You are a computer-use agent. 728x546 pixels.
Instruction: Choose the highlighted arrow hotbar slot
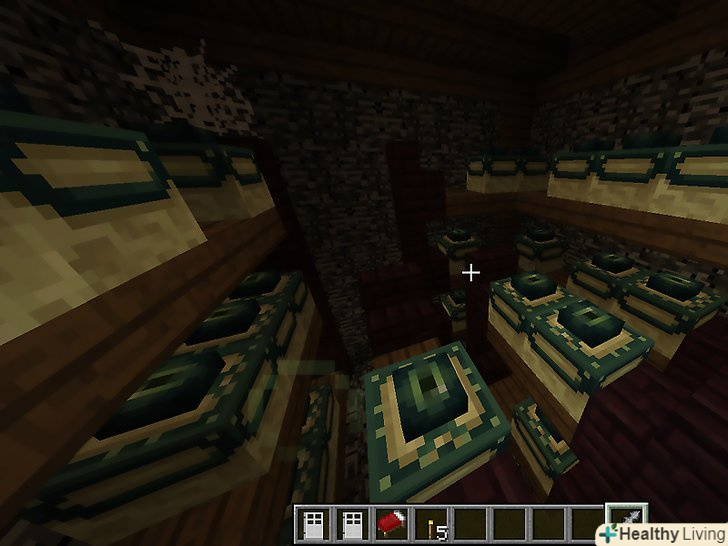coord(626,522)
